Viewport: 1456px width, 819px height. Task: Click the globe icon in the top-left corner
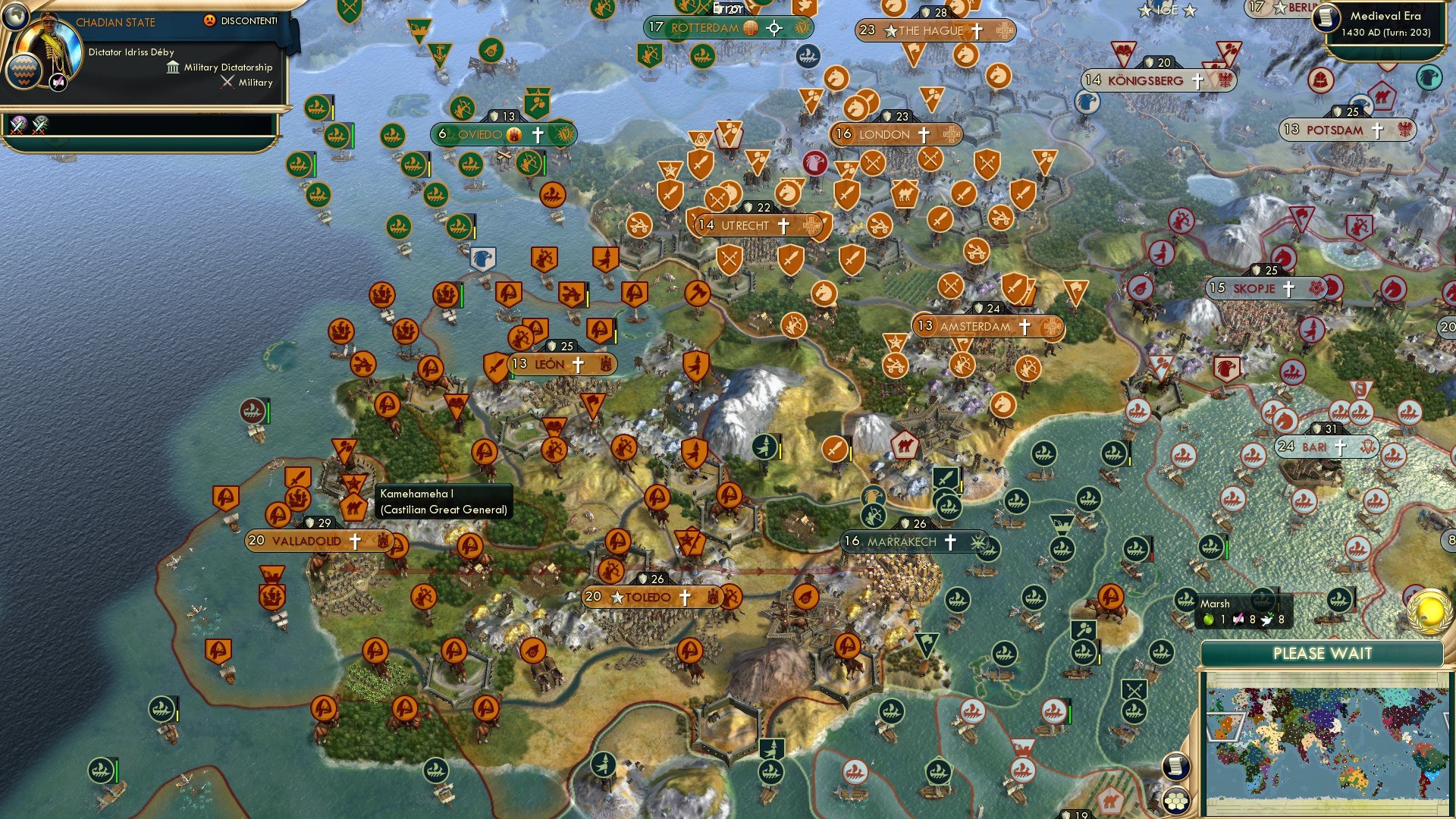[15, 18]
